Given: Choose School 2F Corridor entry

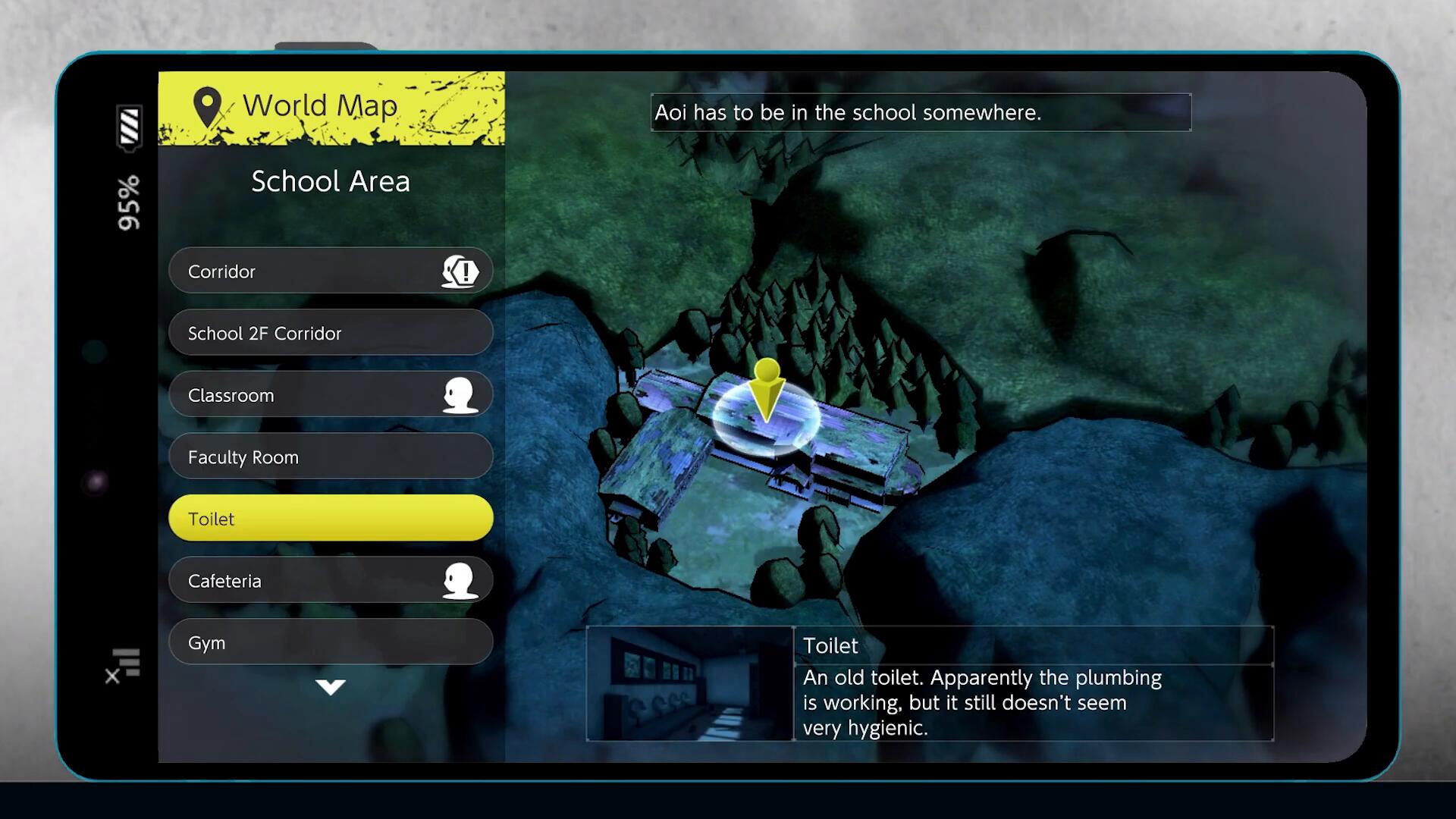Looking at the screenshot, I should coord(330,333).
